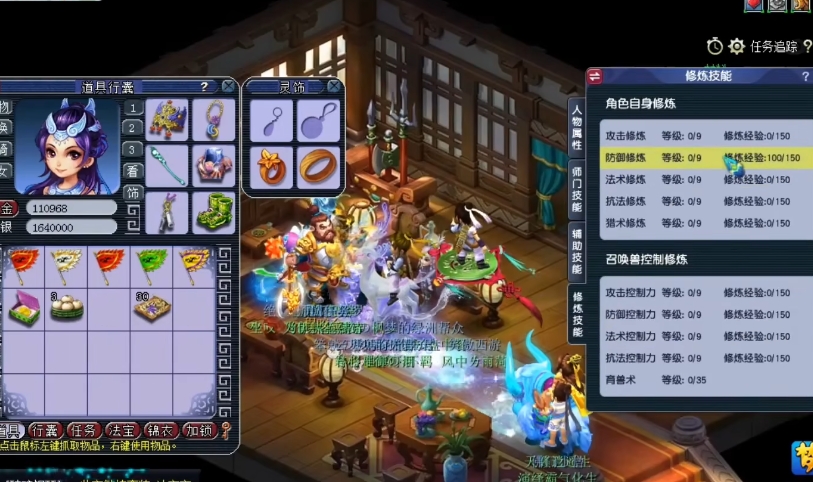813x482 pixels.
Task: Click the 加锁 lock button
Action: click(197, 431)
